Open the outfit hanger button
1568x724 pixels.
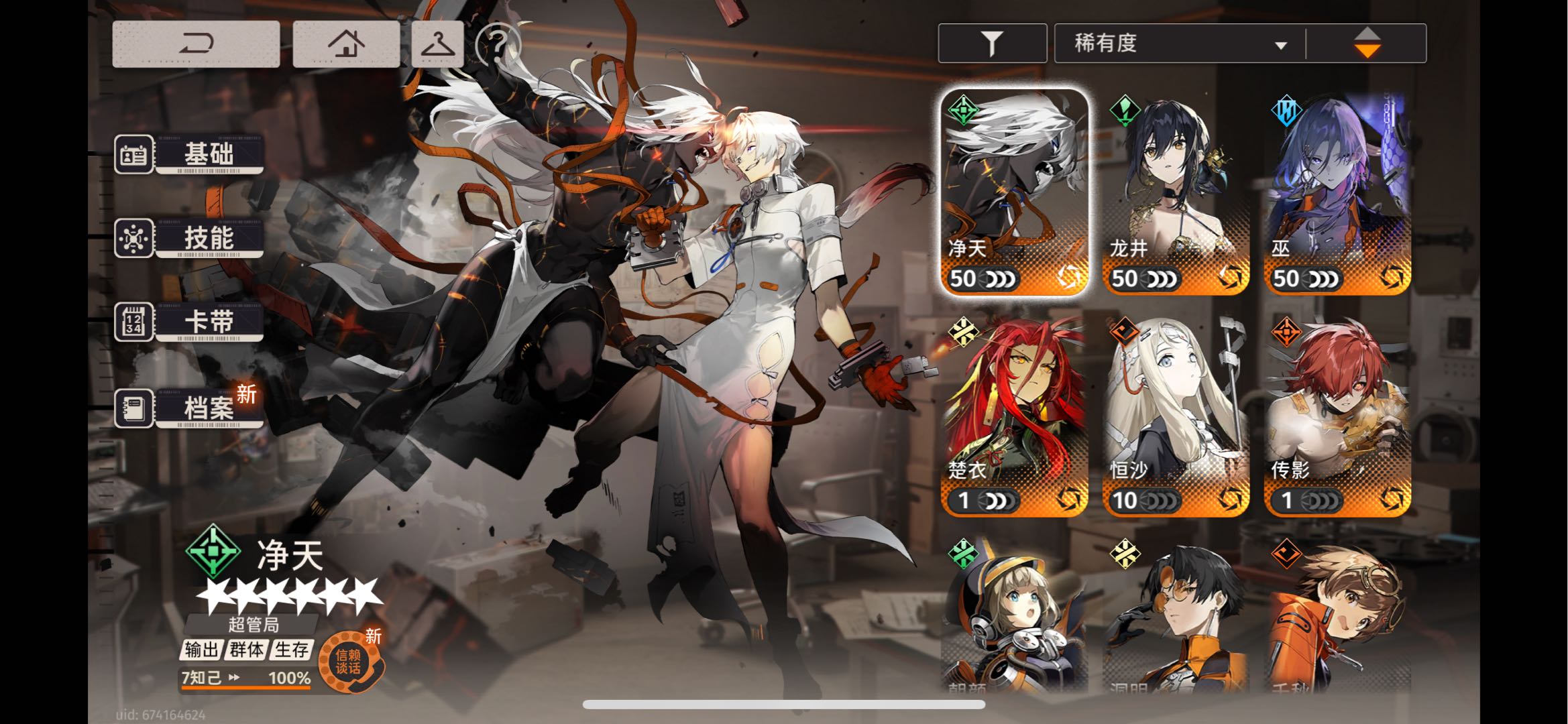tap(437, 44)
